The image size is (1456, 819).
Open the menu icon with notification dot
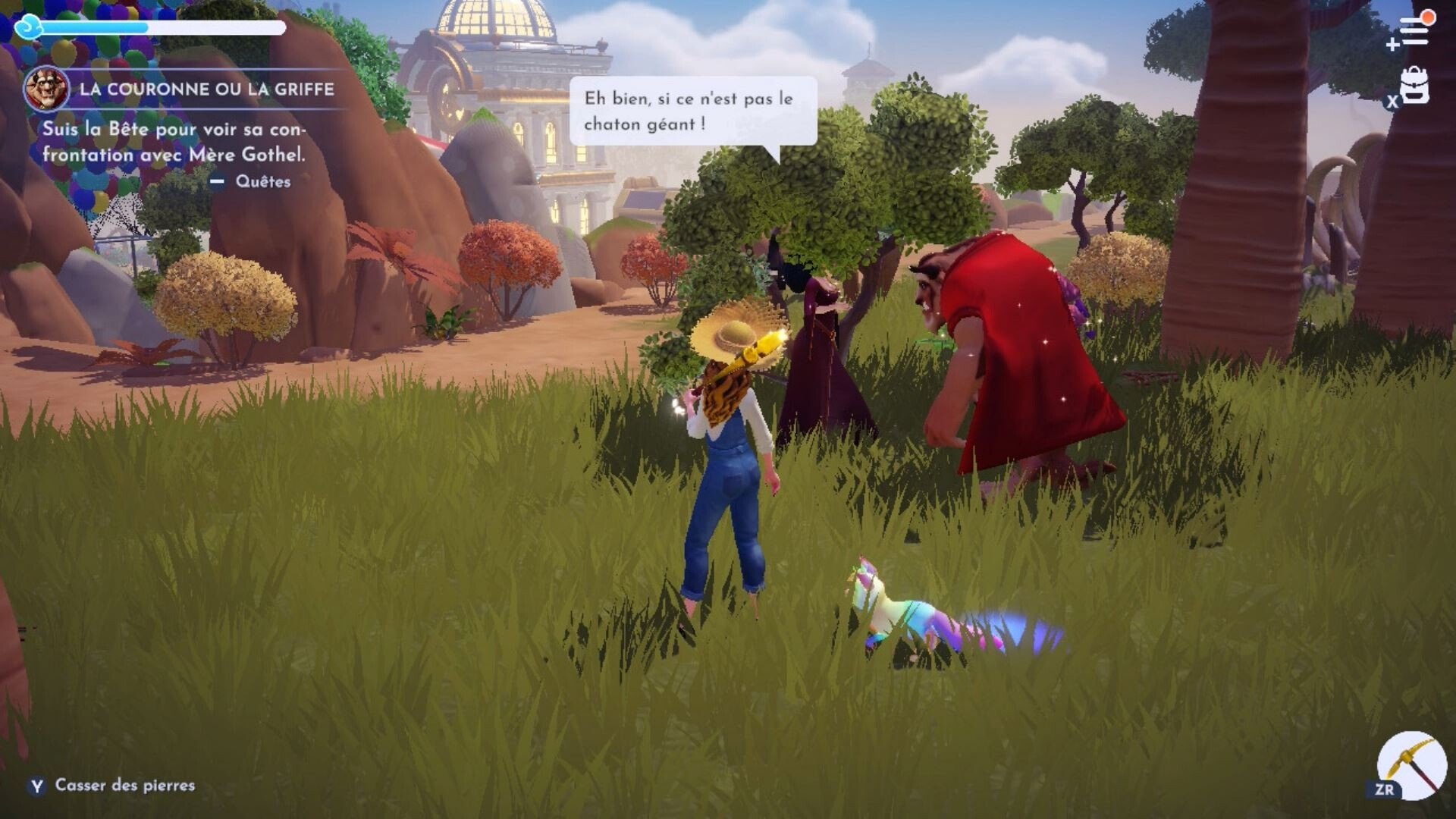[1413, 32]
